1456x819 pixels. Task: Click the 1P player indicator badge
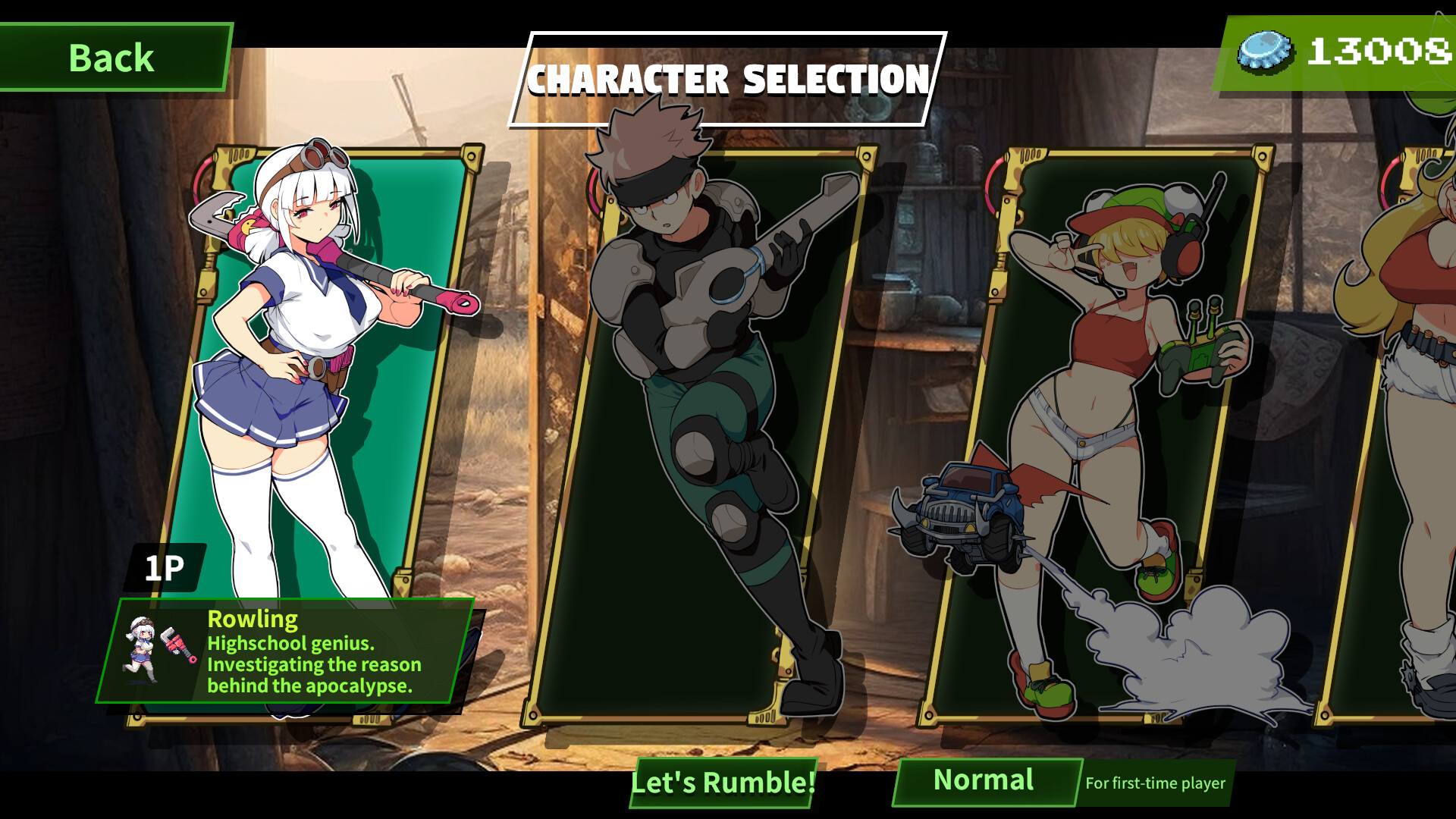pyautogui.click(x=166, y=566)
